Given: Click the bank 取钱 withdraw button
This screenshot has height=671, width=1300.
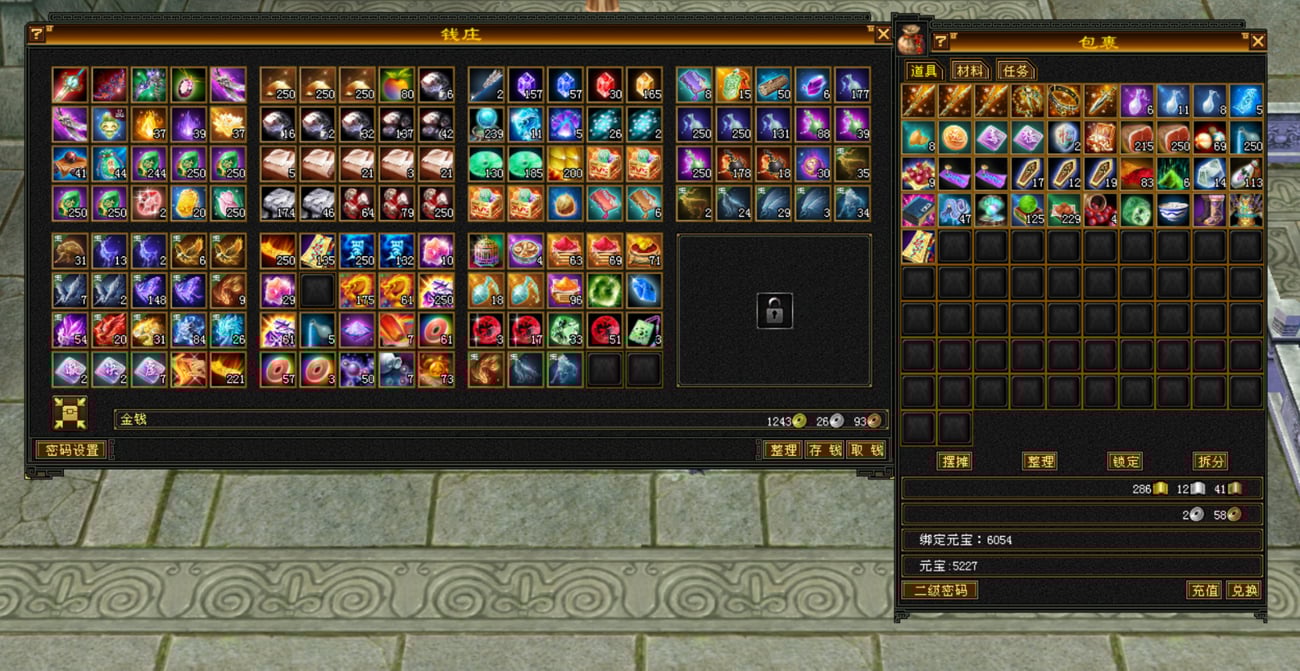Looking at the screenshot, I should tap(866, 450).
